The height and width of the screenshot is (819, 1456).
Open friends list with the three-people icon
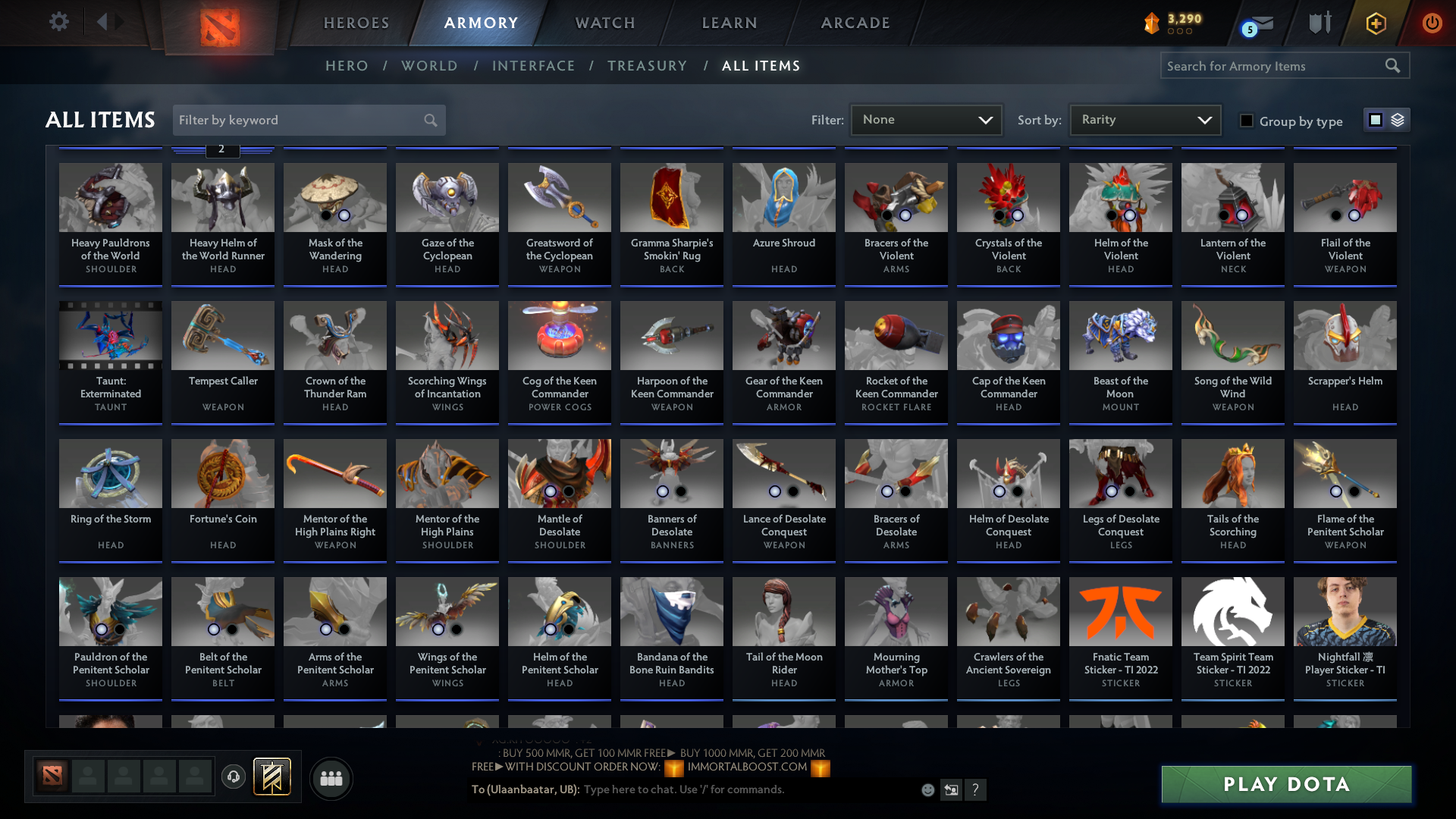(x=331, y=778)
